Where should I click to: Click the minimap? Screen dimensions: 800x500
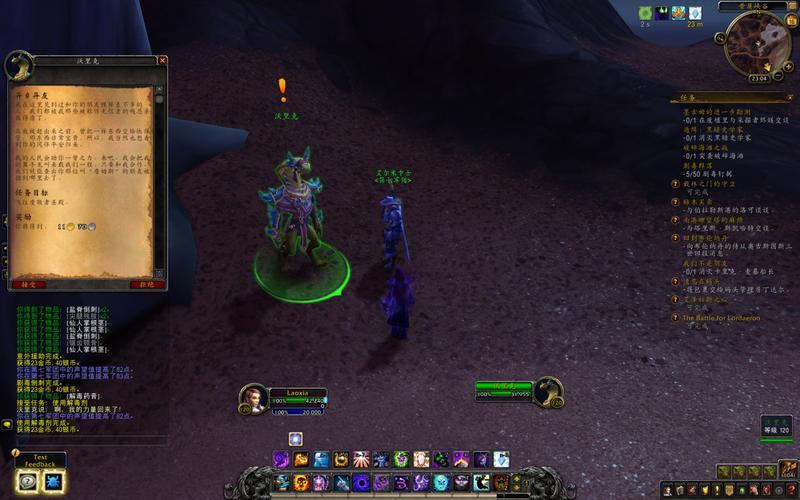pyautogui.click(x=758, y=45)
